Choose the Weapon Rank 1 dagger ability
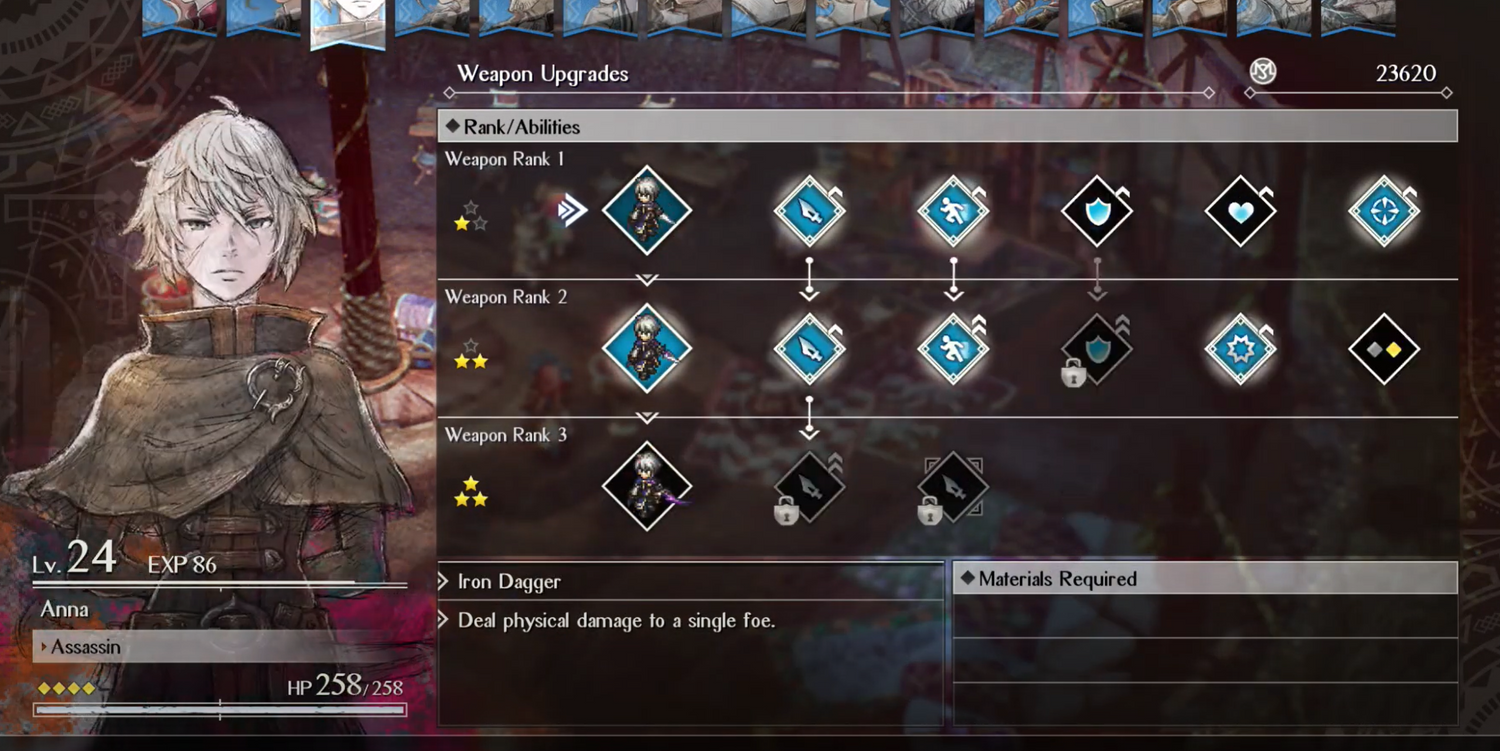The height and width of the screenshot is (751, 1500). (809, 211)
